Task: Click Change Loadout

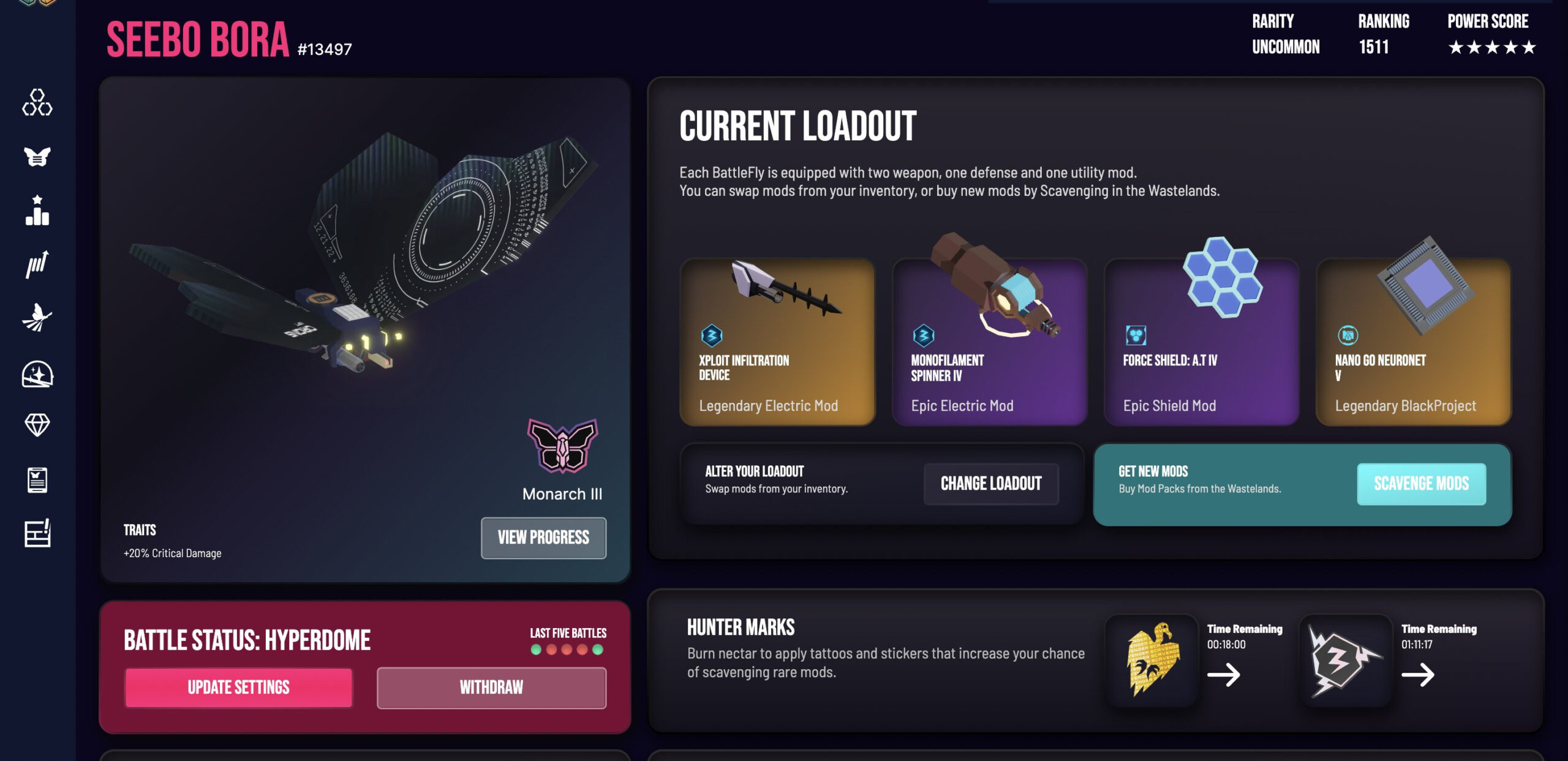Action: pos(990,484)
